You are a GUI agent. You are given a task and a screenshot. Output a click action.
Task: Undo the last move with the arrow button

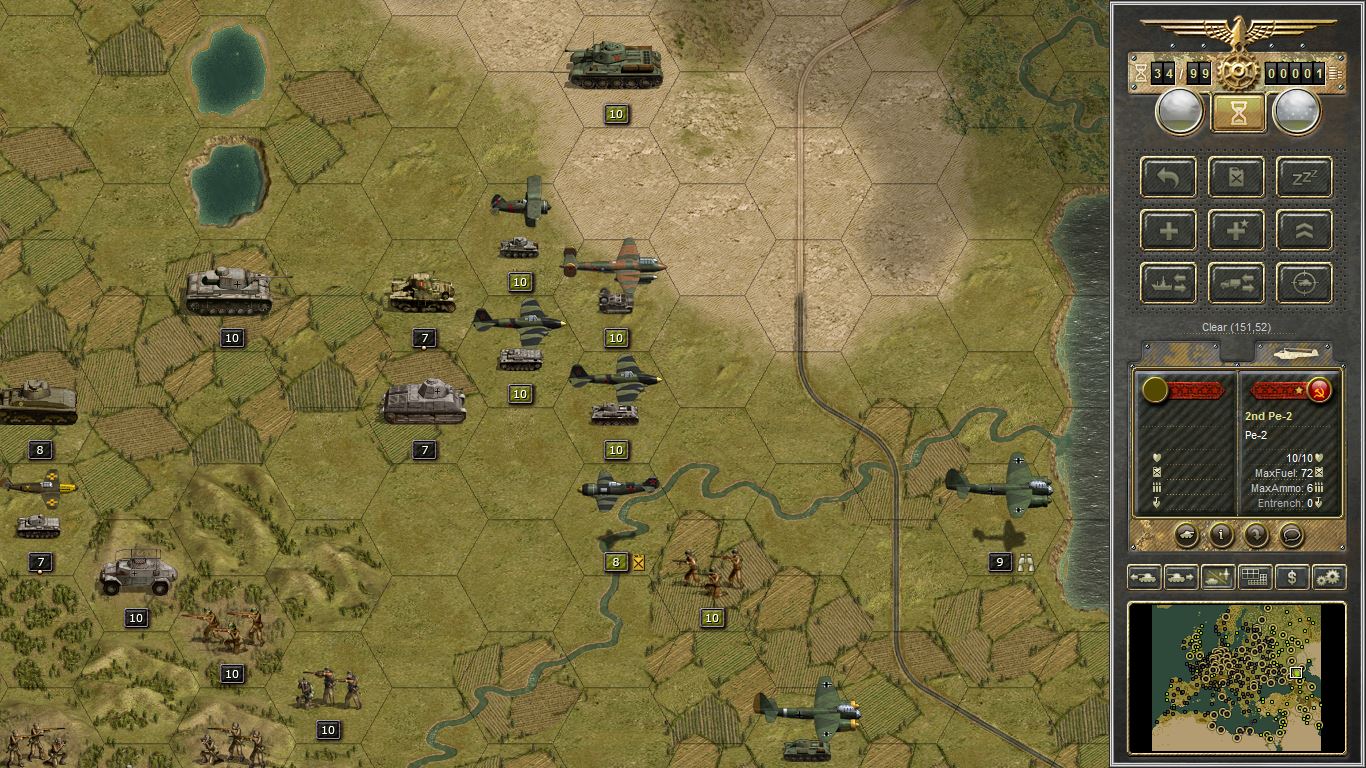pyautogui.click(x=1168, y=178)
